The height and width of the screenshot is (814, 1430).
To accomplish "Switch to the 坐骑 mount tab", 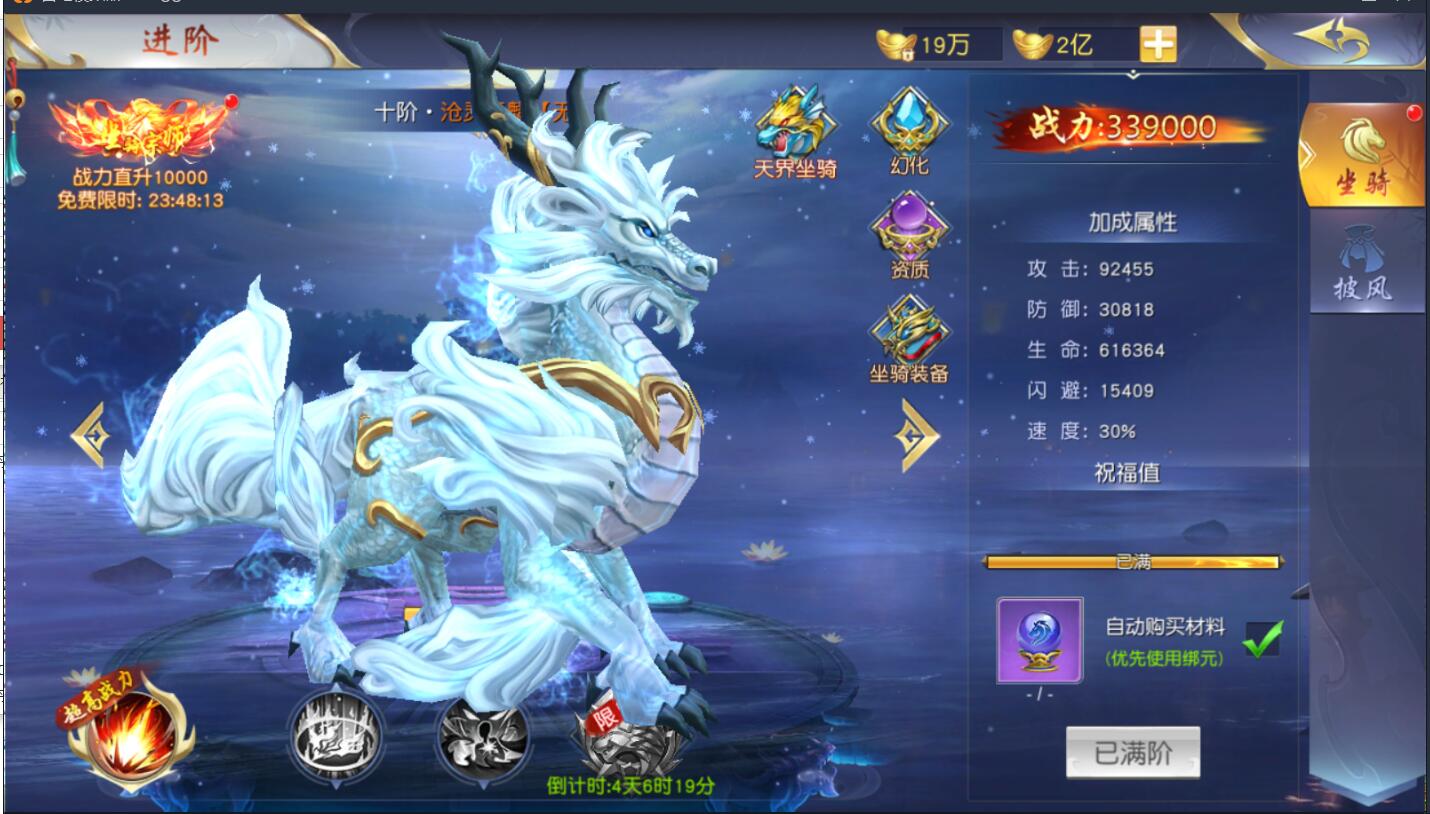I will (x=1361, y=155).
